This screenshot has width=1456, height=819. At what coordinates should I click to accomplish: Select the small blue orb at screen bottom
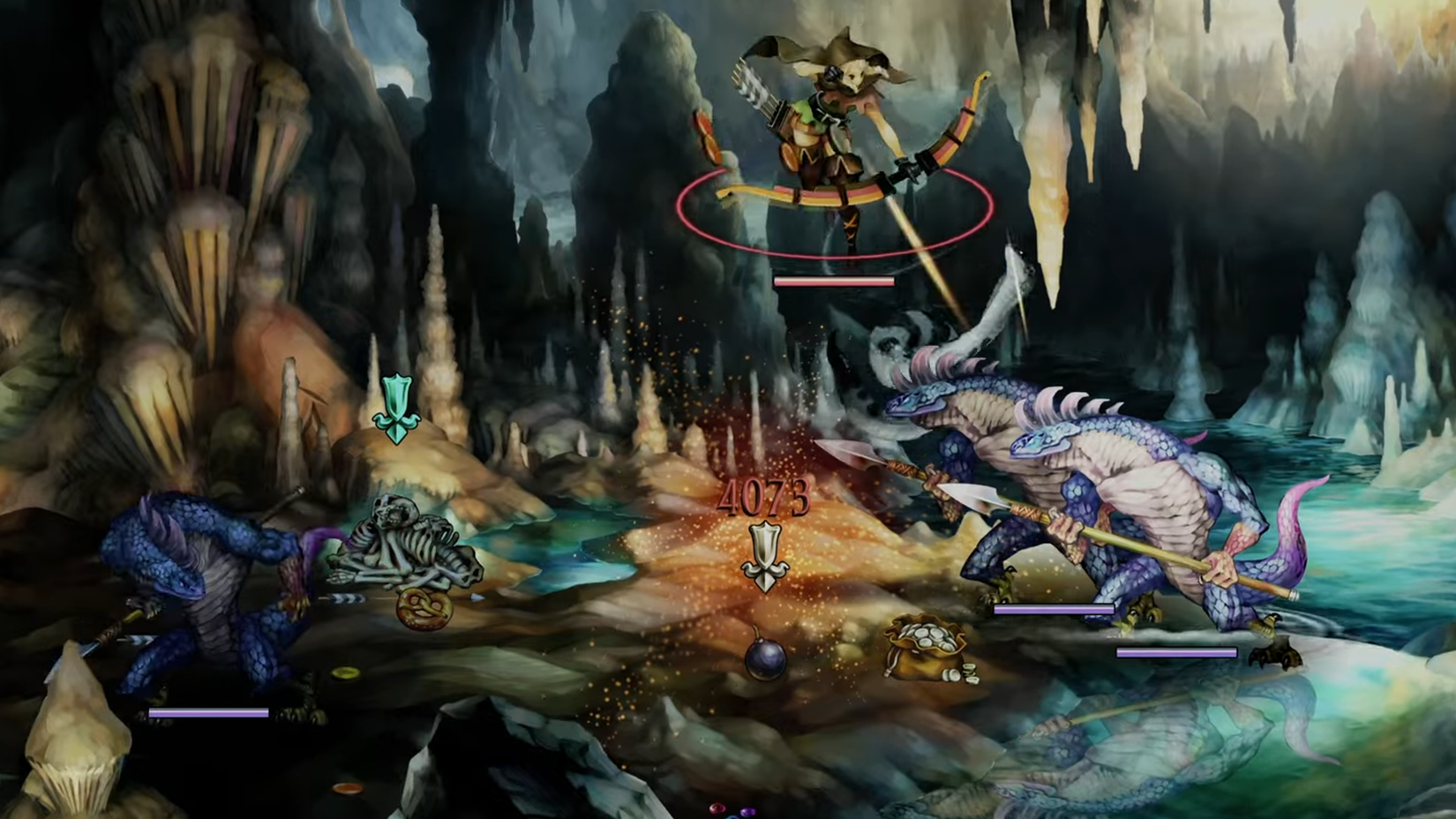pos(732,816)
